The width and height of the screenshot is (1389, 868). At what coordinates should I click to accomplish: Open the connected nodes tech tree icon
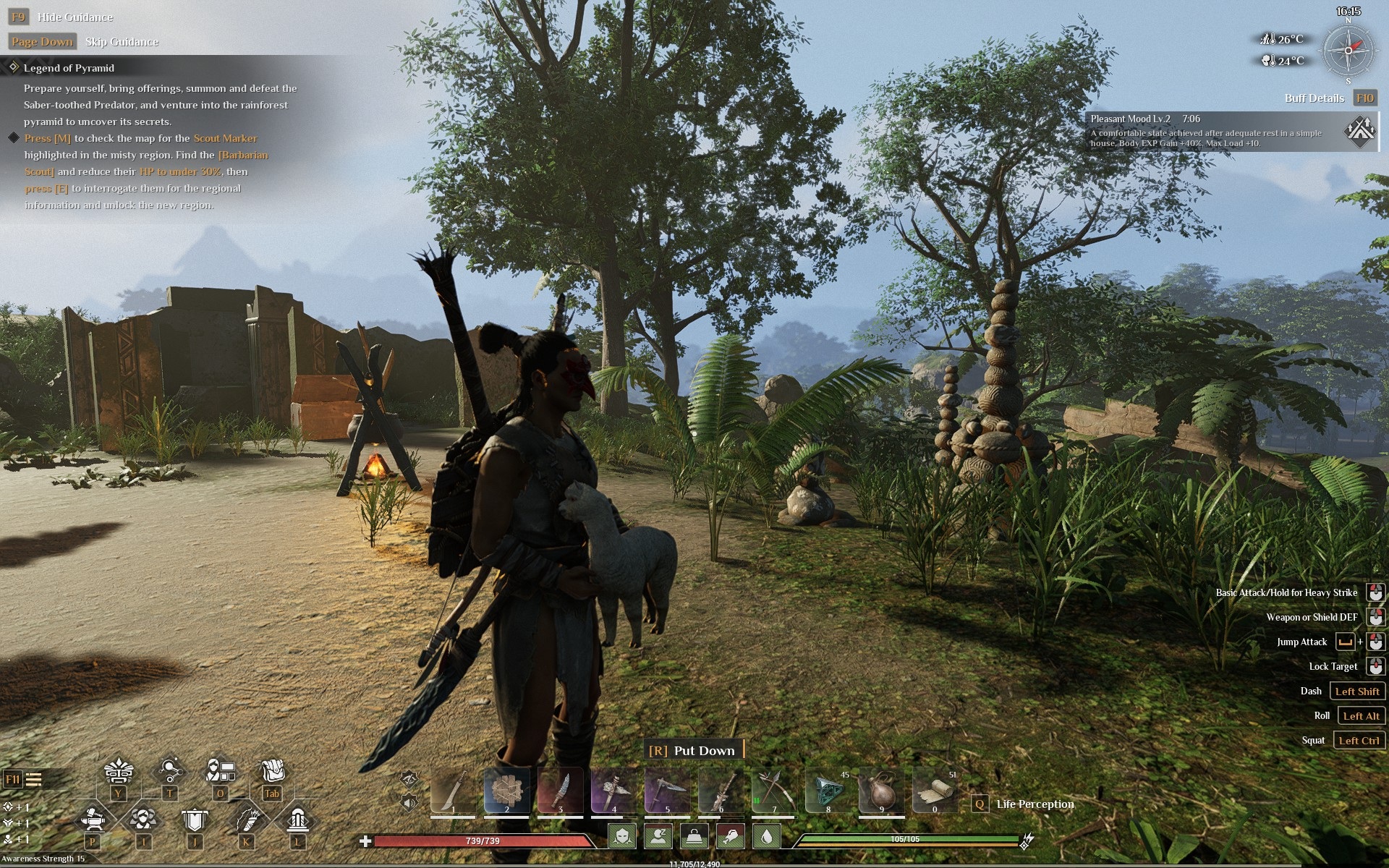pyautogui.click(x=170, y=771)
